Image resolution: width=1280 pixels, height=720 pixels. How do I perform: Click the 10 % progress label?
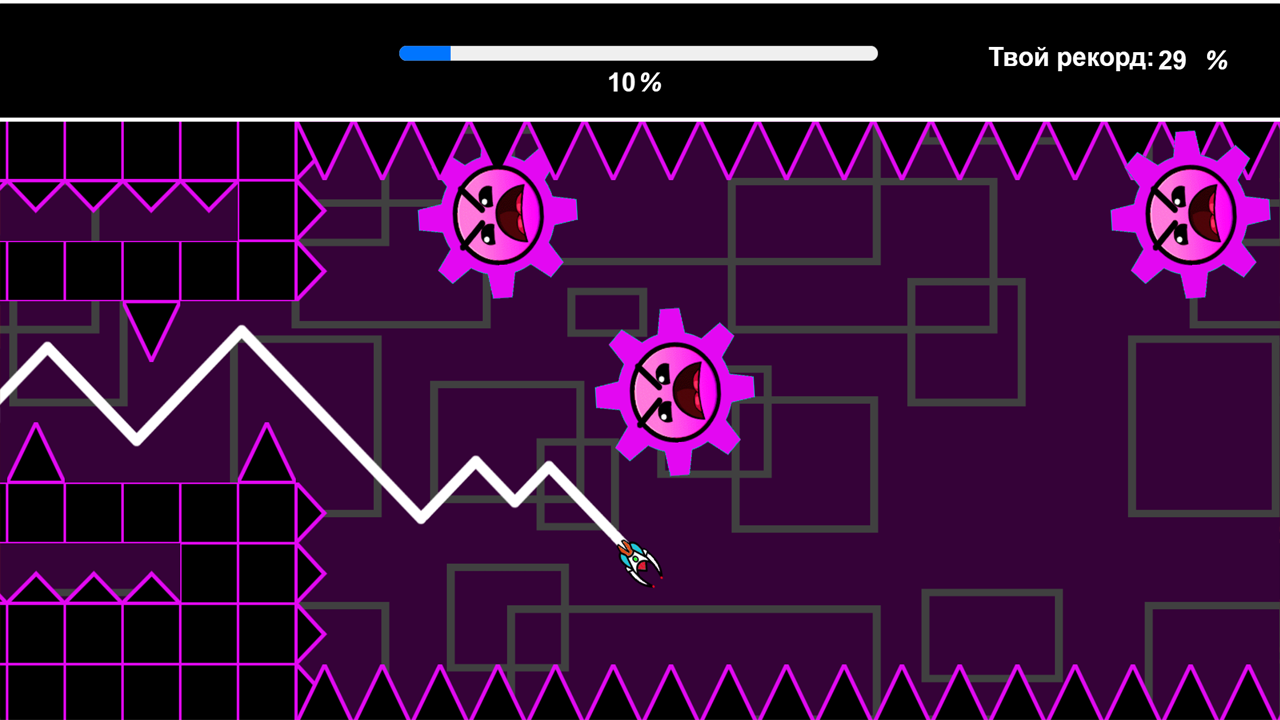pyautogui.click(x=637, y=83)
